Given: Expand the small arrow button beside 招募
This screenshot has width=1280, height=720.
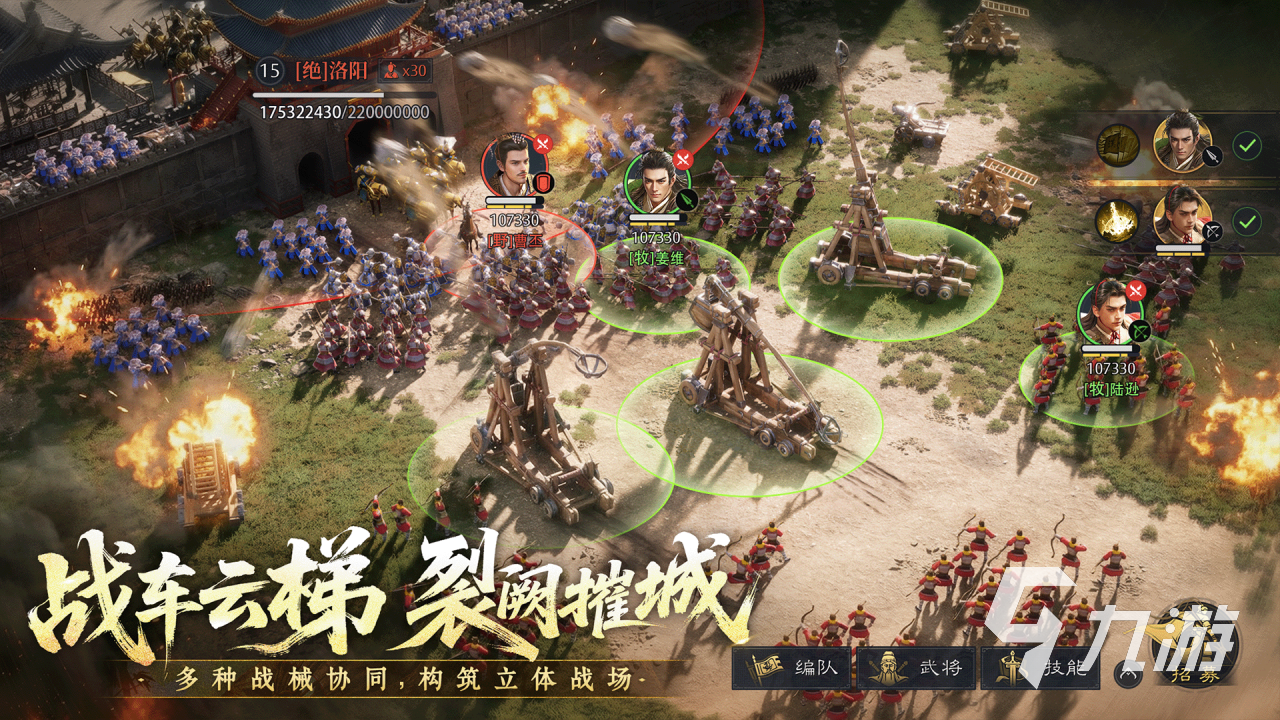Looking at the screenshot, I should coord(1126,675).
